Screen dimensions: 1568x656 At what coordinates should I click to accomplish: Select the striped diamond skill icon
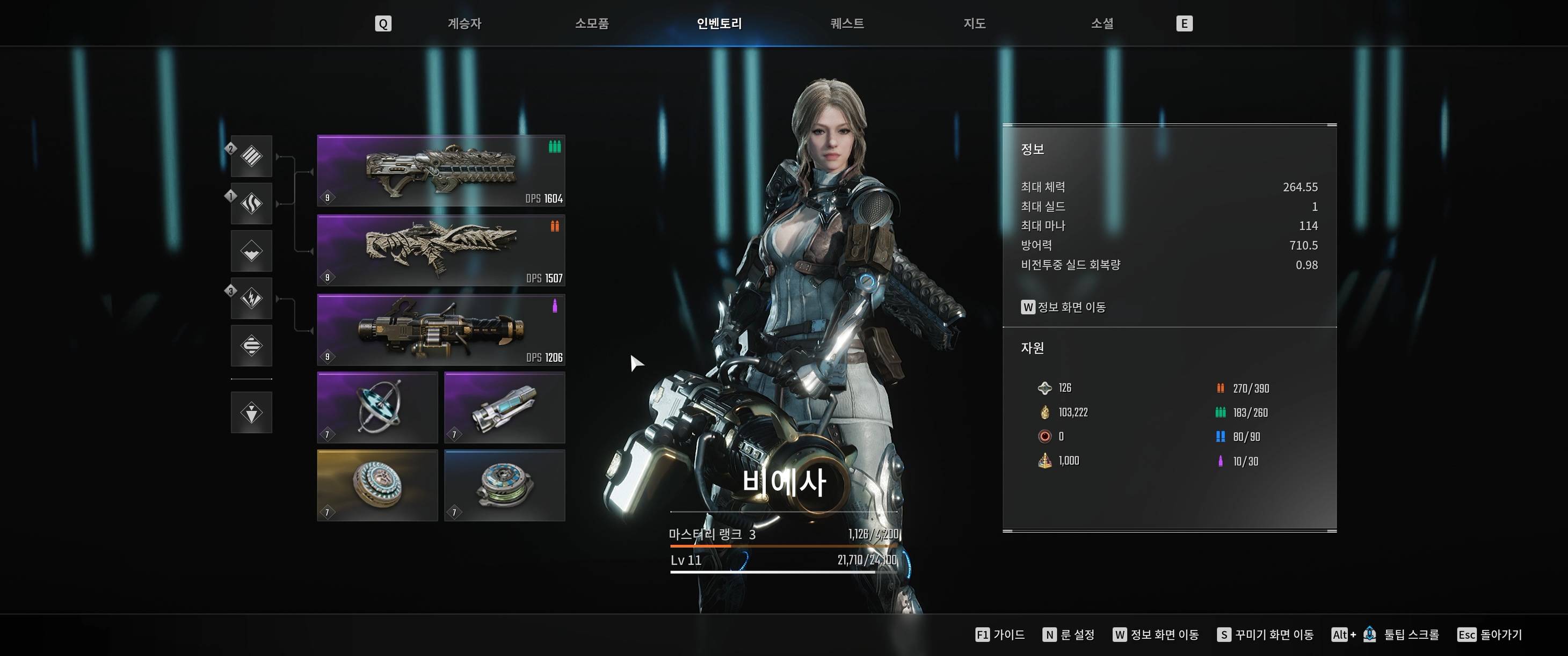[x=251, y=156]
